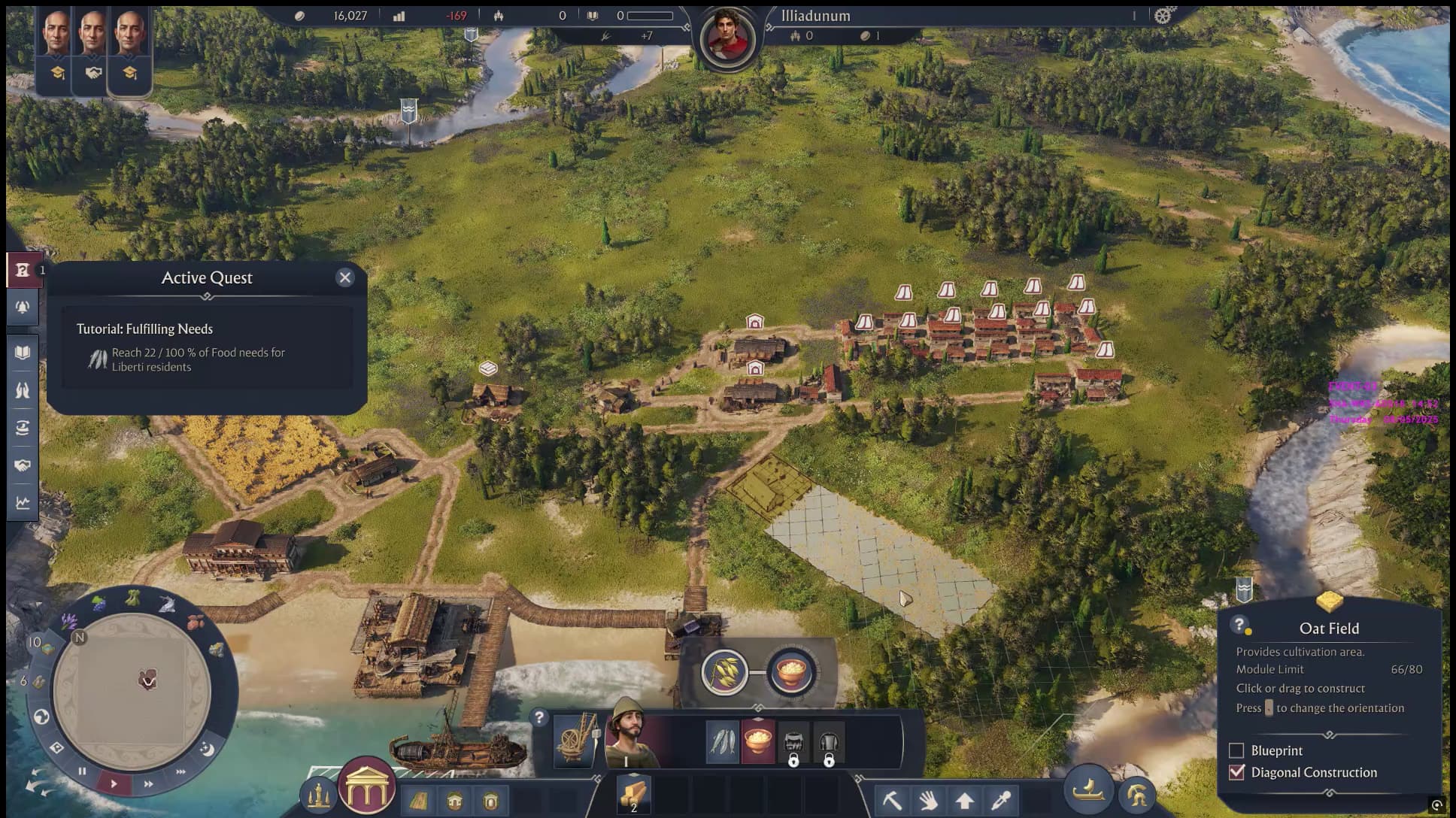The height and width of the screenshot is (818, 1456).
Task: Enable the Blueprint checkbox
Action: point(1236,750)
